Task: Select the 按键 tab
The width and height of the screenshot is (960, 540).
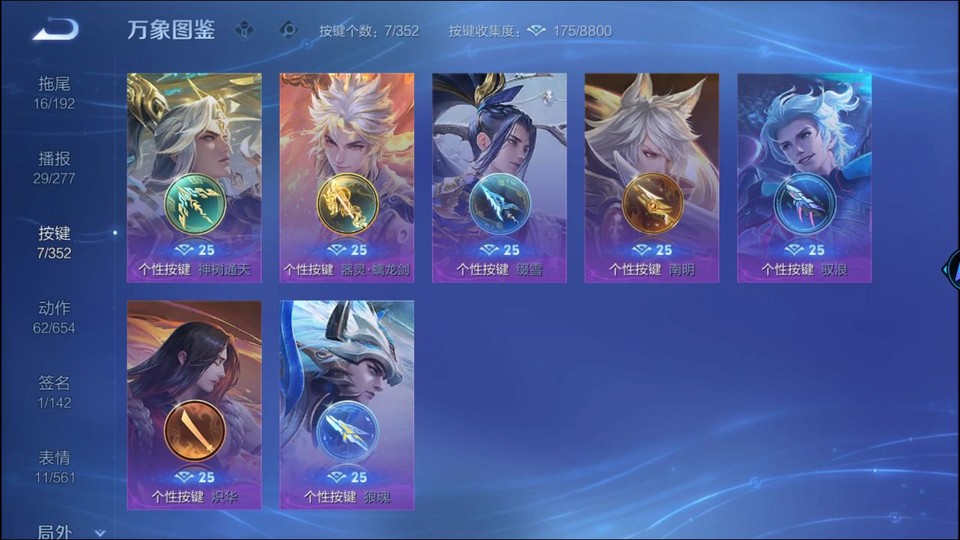Action: point(55,242)
